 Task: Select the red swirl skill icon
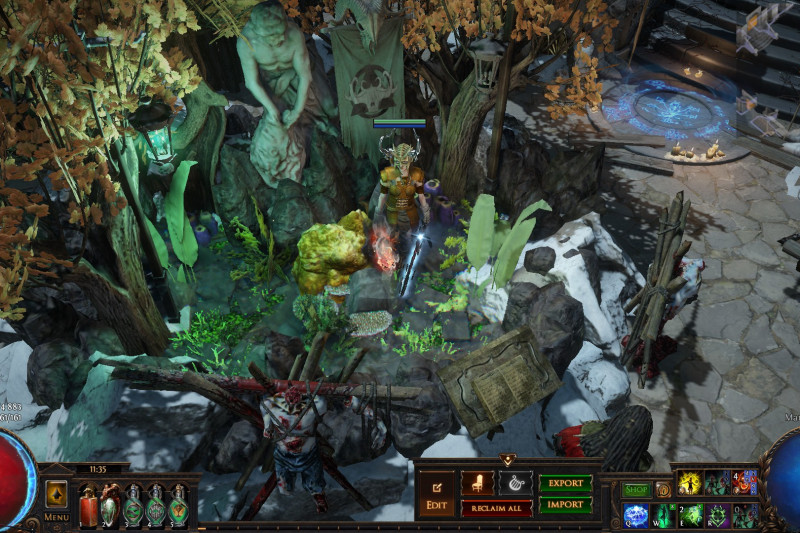[744, 483]
